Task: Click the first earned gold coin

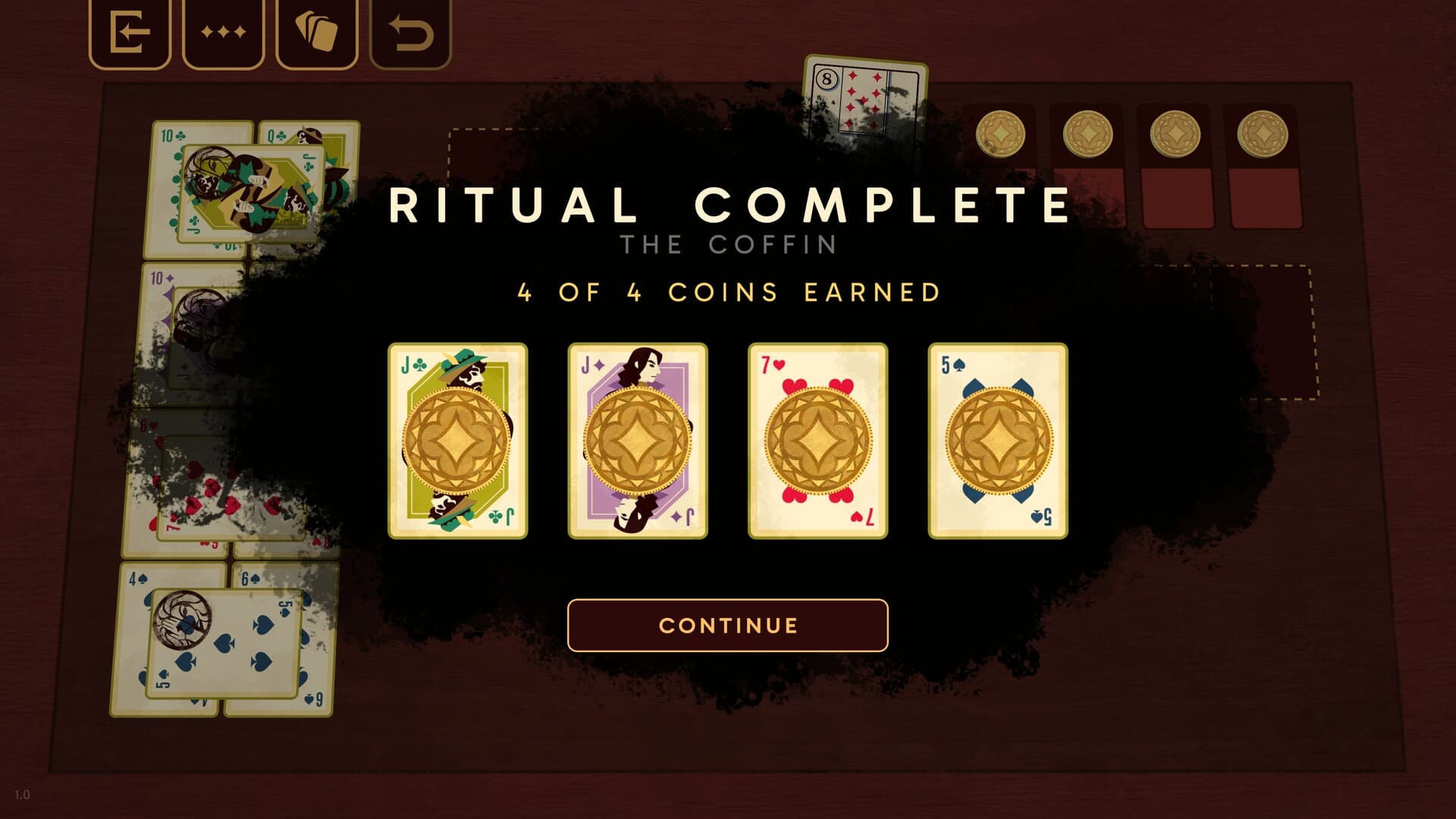Action: (x=1001, y=134)
